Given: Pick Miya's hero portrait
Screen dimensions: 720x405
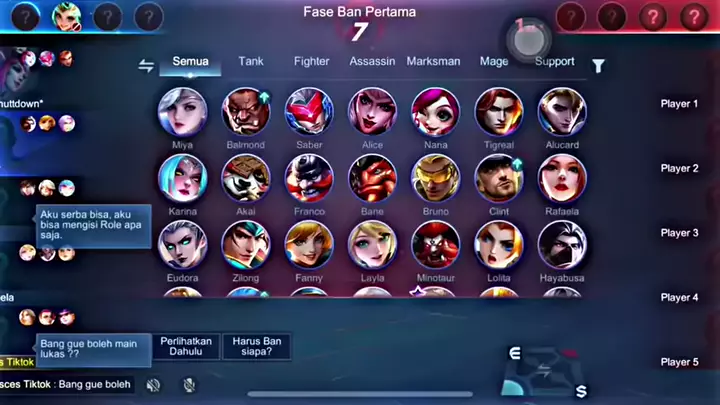Looking at the screenshot, I should click(182, 111).
